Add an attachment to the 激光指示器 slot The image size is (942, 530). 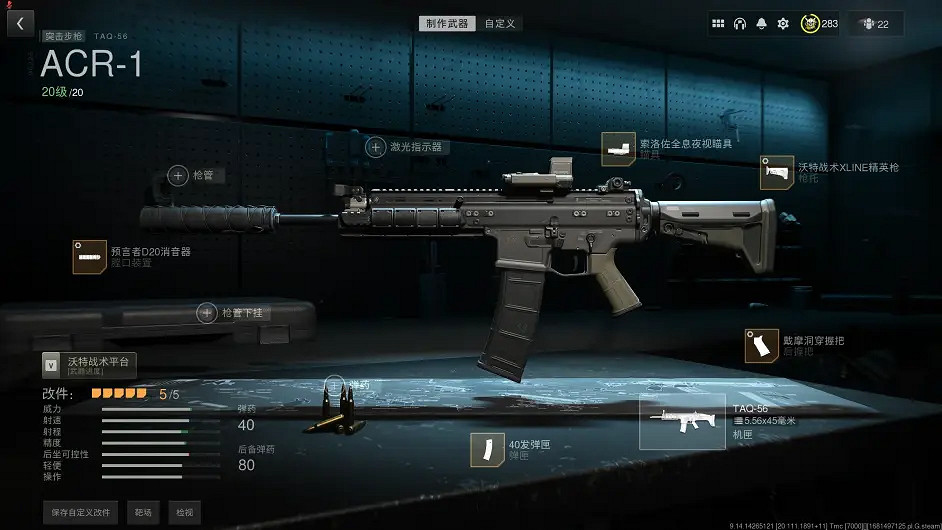point(376,147)
